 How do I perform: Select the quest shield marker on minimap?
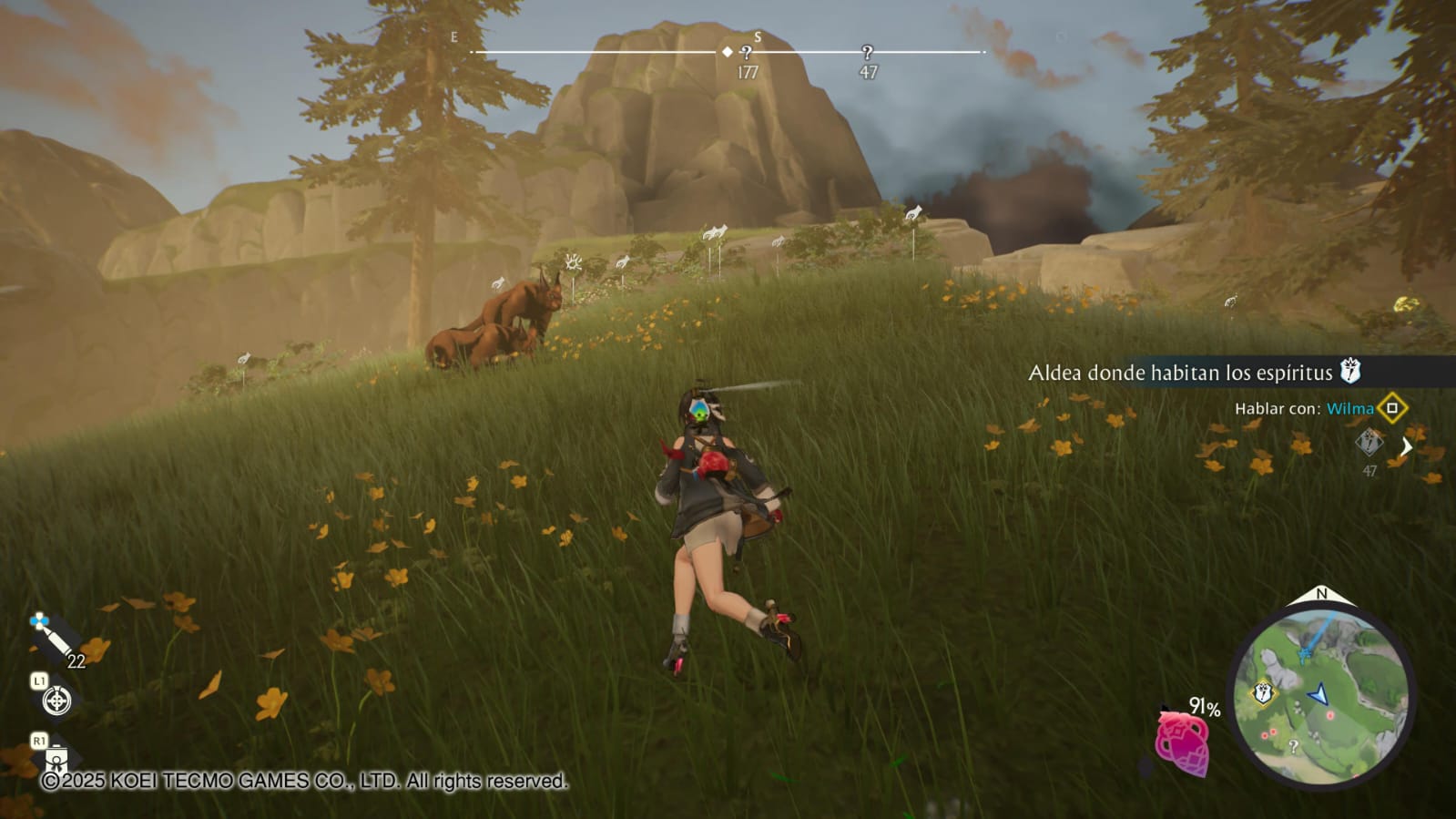pos(1264,694)
